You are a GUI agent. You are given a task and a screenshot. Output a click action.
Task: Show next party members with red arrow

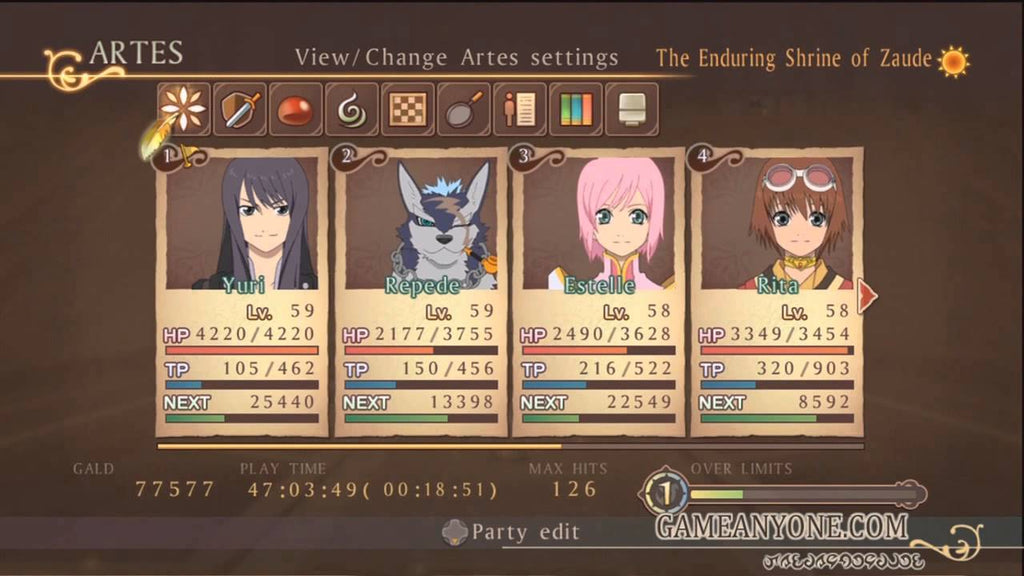pyautogui.click(x=867, y=295)
